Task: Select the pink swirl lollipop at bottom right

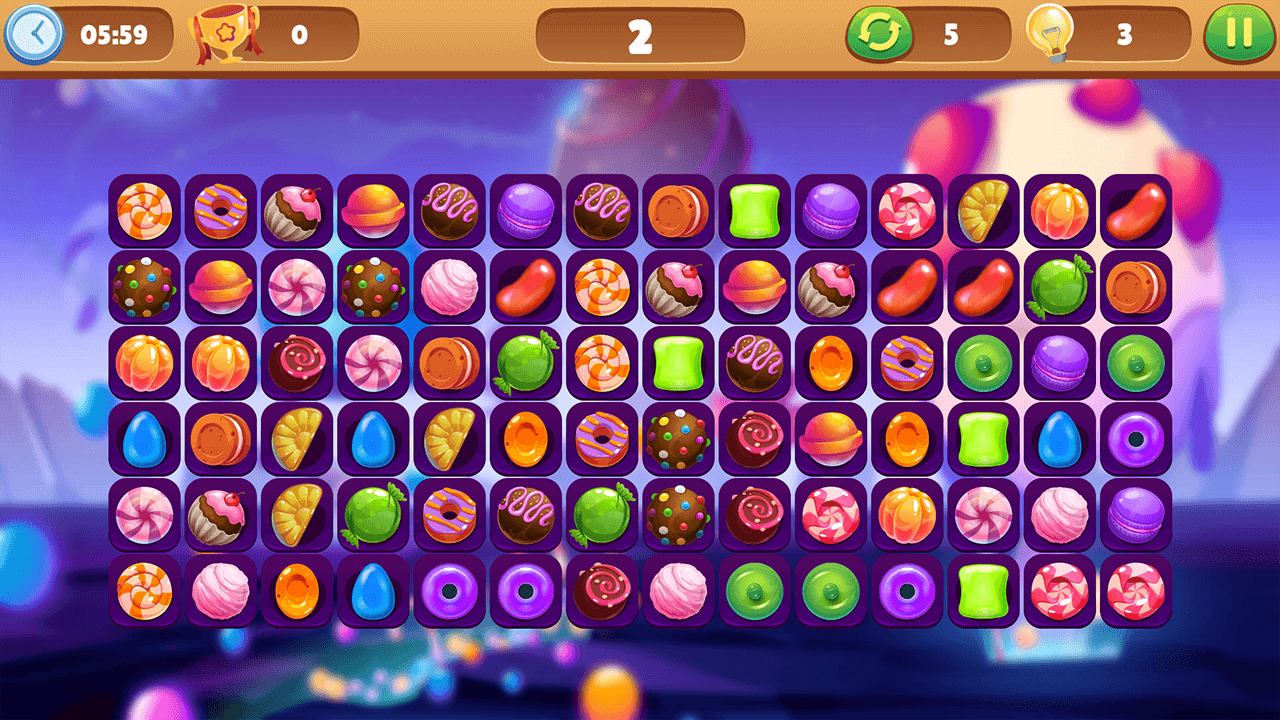Action: pos(1139,594)
